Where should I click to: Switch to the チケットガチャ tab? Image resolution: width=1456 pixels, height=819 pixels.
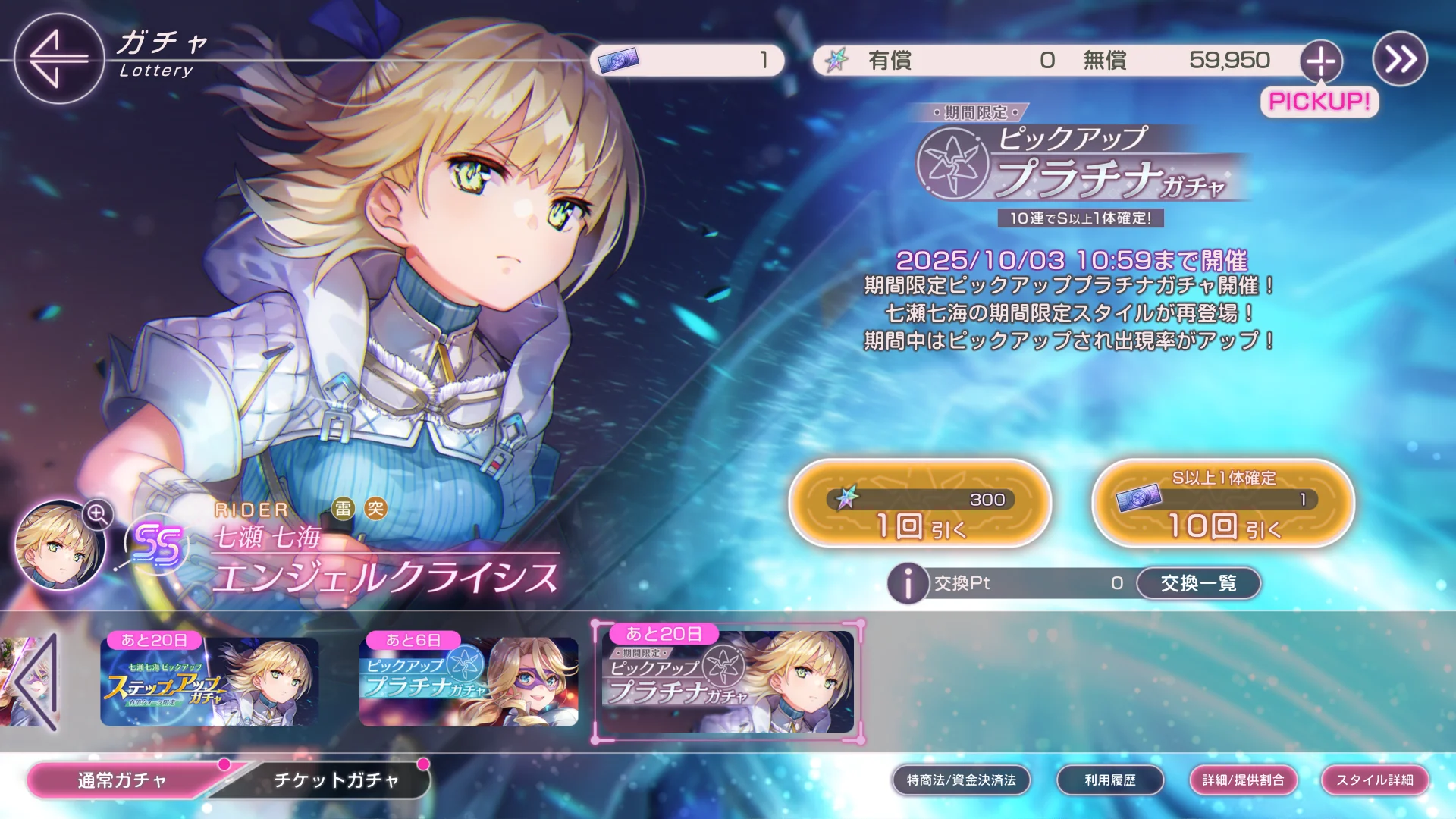(336, 780)
